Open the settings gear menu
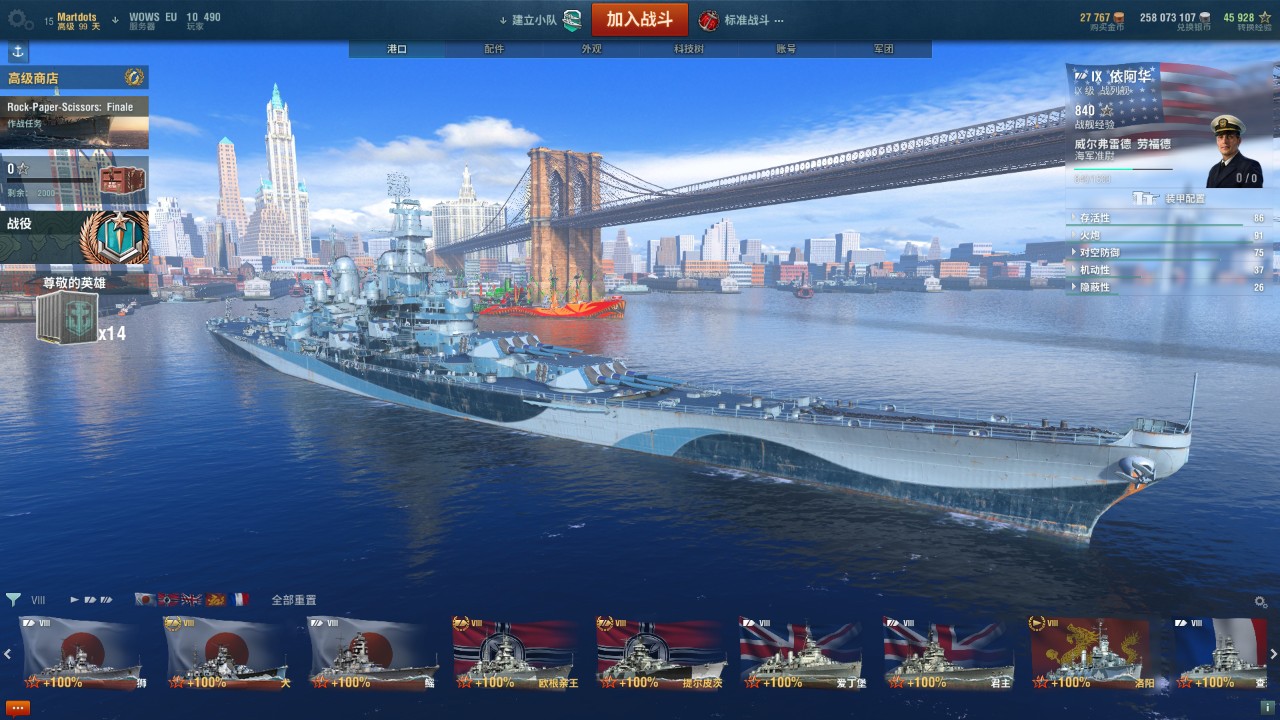The height and width of the screenshot is (720, 1280). (21, 19)
